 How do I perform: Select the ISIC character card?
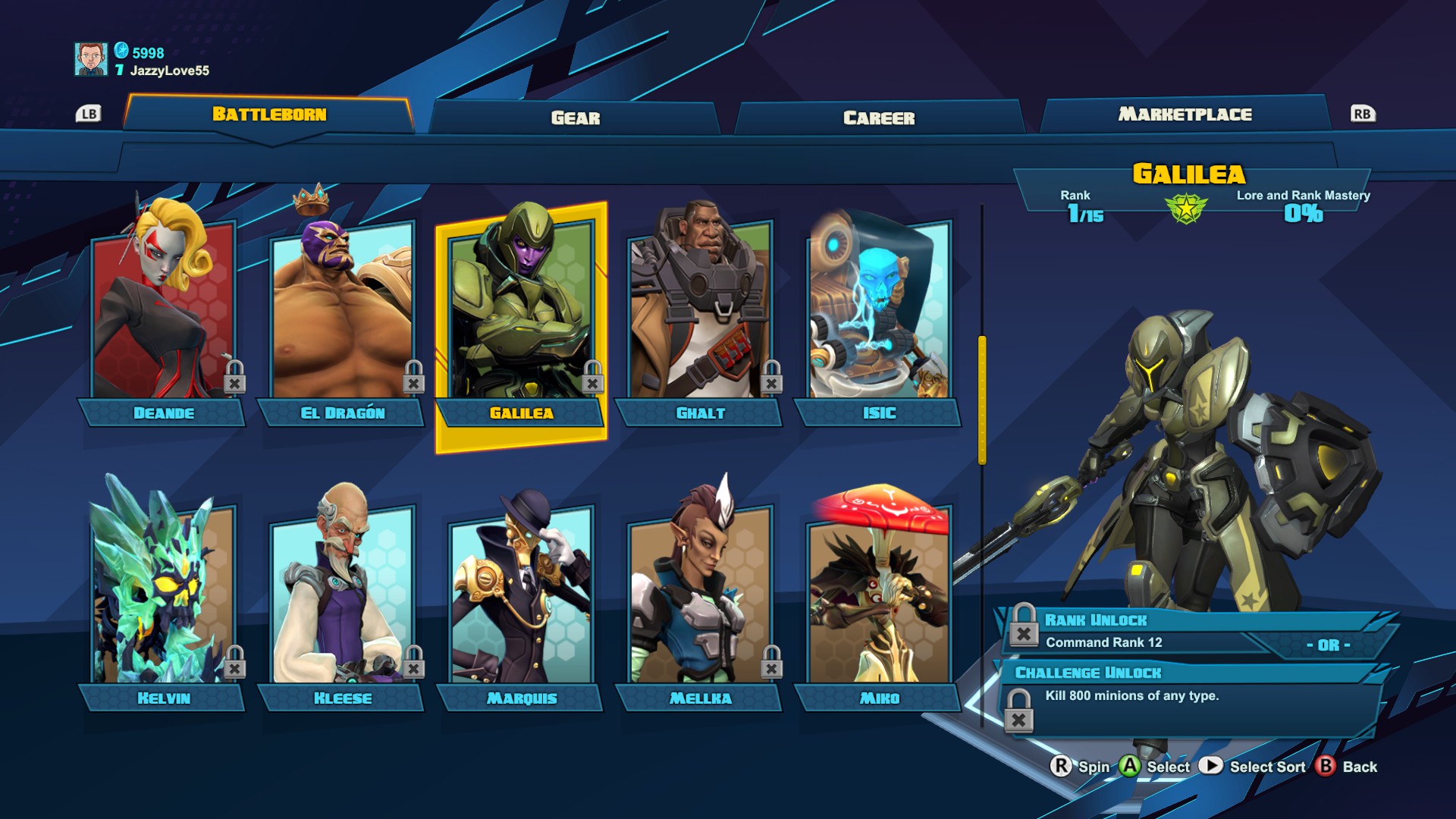point(879,318)
